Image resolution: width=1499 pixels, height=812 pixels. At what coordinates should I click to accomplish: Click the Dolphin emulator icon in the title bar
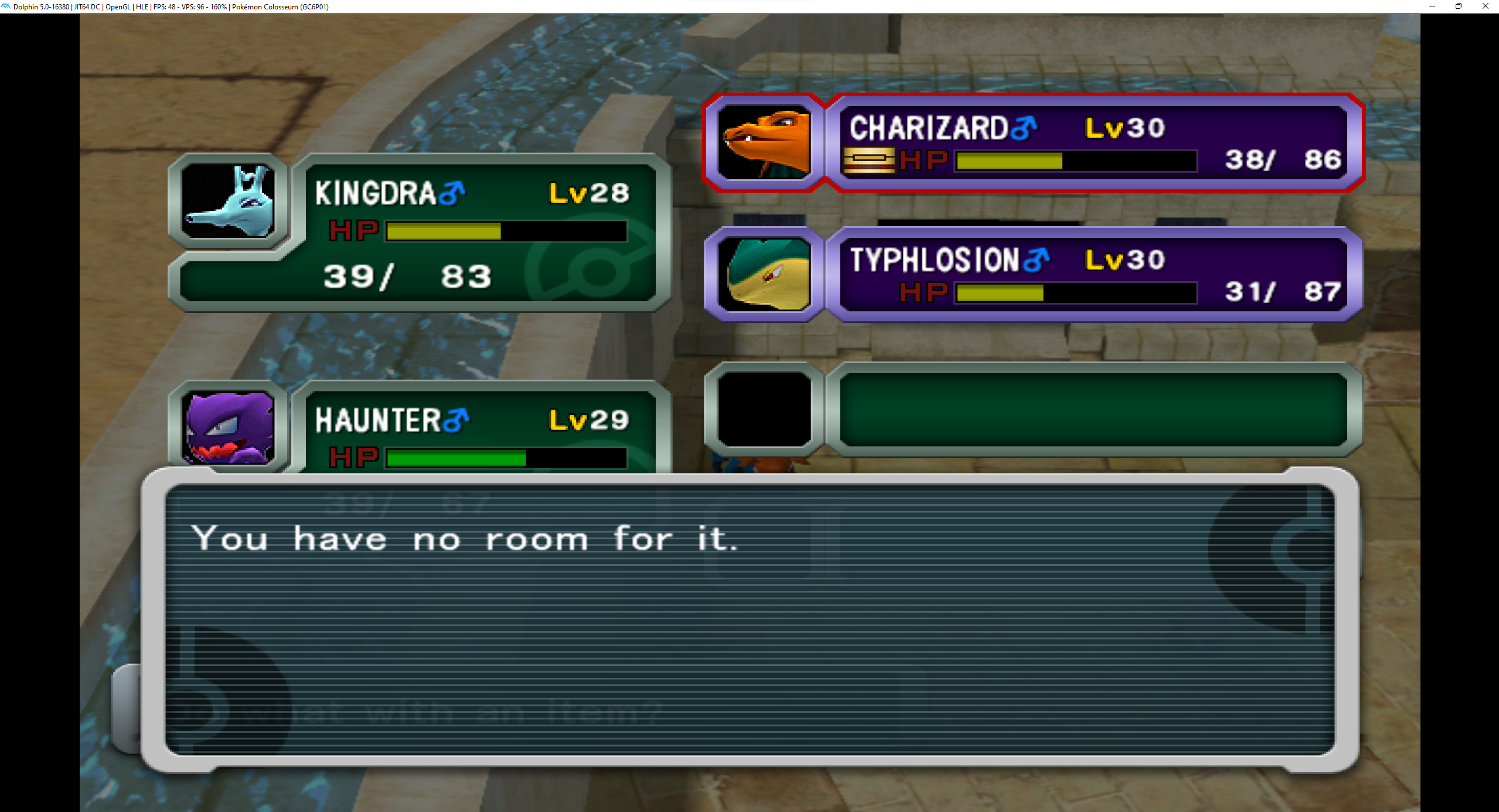pos(6,6)
